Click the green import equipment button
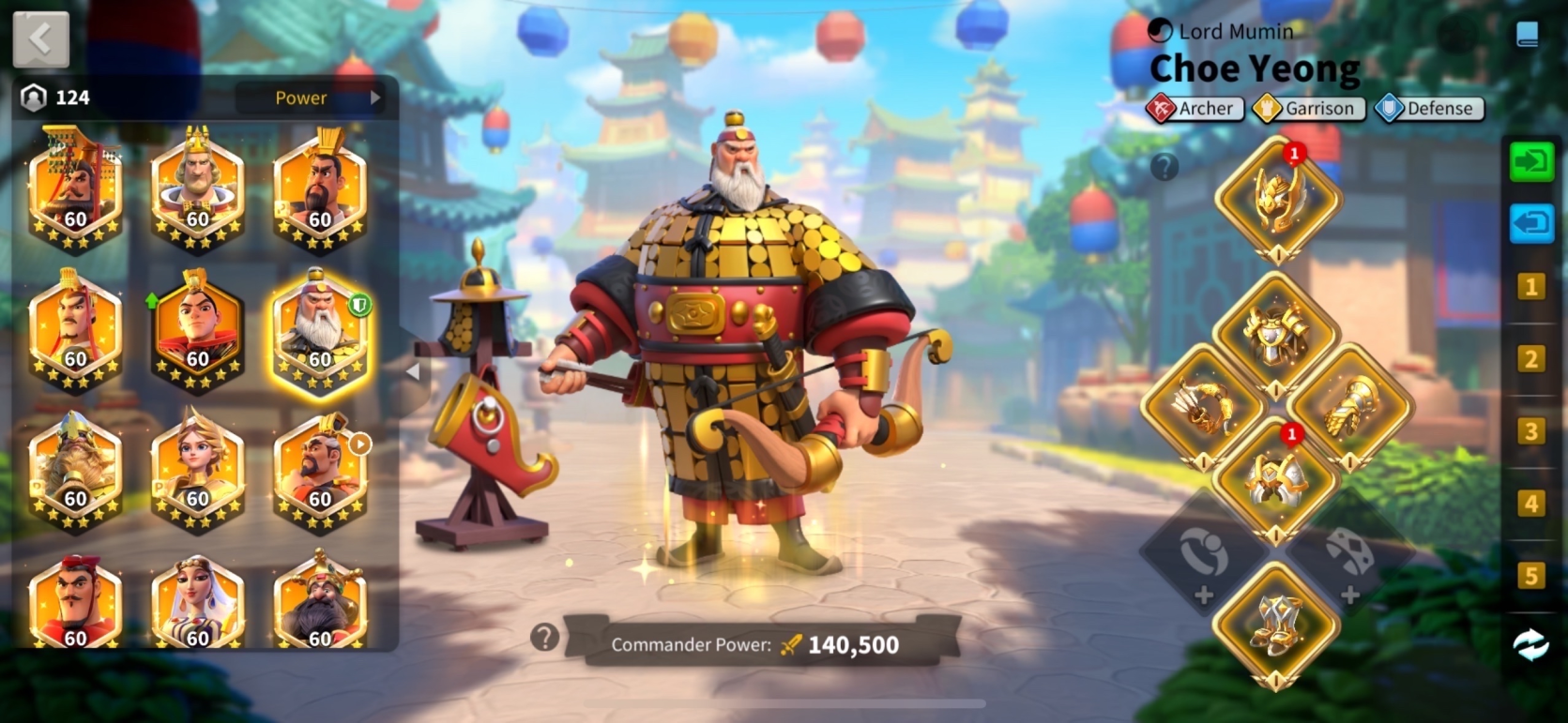The width and height of the screenshot is (1568, 723). point(1530,162)
